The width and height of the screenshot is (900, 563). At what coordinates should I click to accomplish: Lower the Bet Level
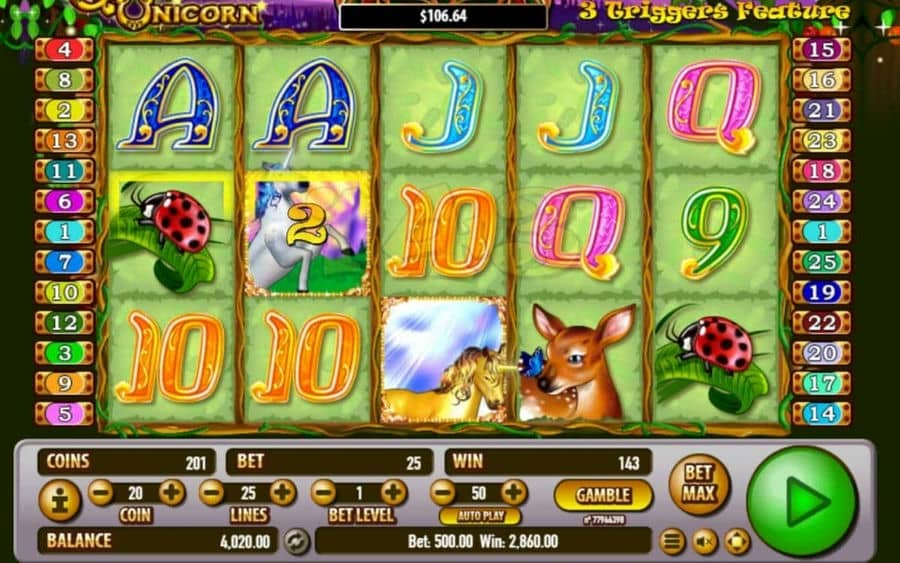[322, 492]
